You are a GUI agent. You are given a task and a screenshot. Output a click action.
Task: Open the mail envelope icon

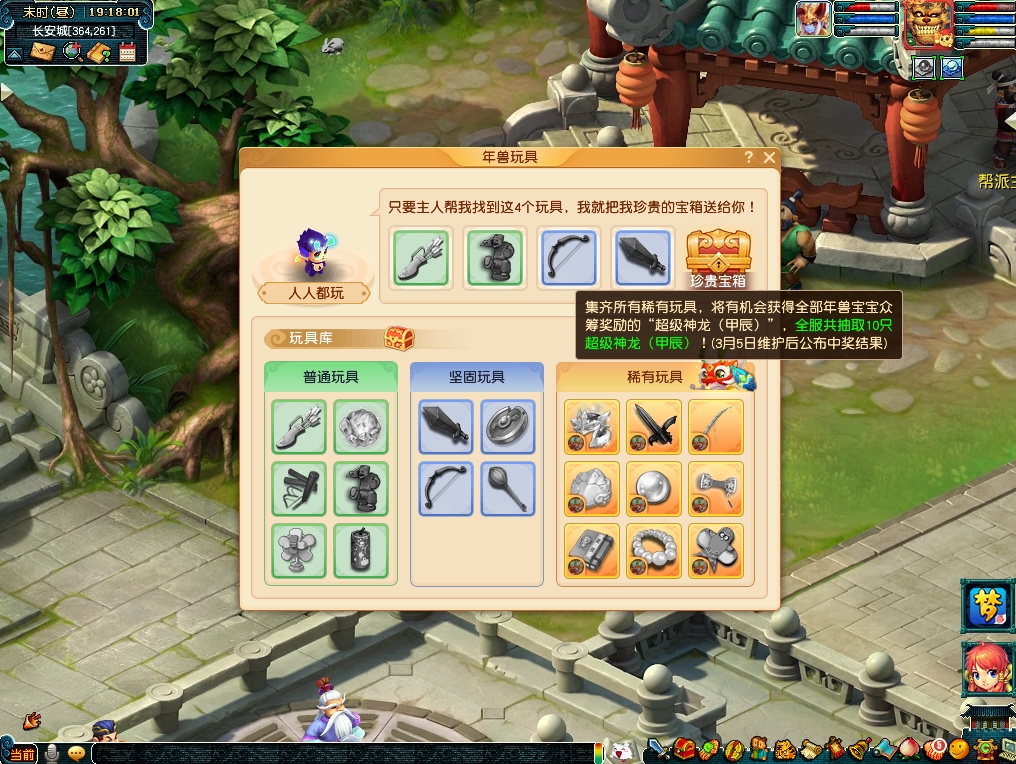click(43, 52)
